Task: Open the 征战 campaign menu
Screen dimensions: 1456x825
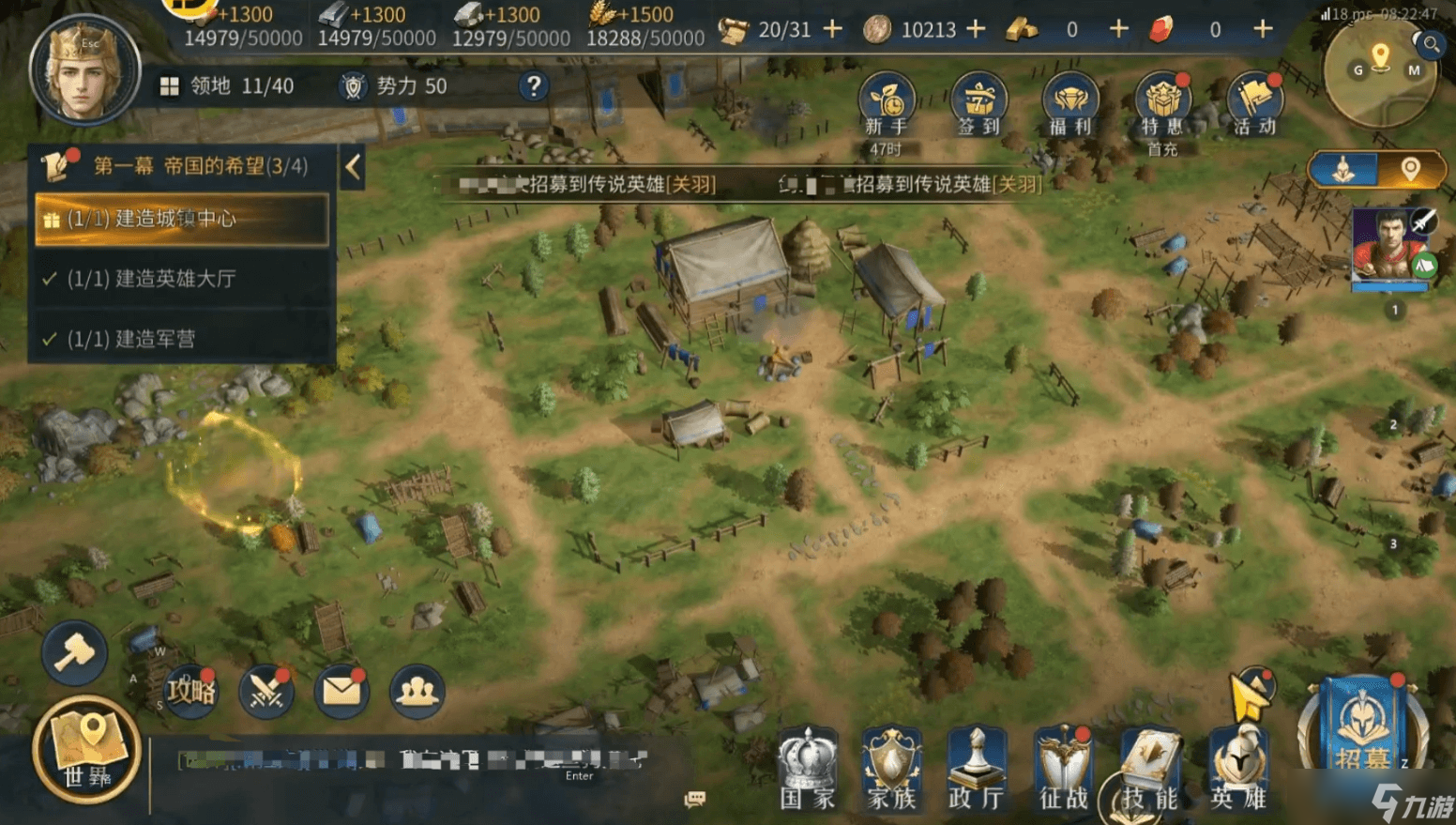Action: coord(1063,770)
